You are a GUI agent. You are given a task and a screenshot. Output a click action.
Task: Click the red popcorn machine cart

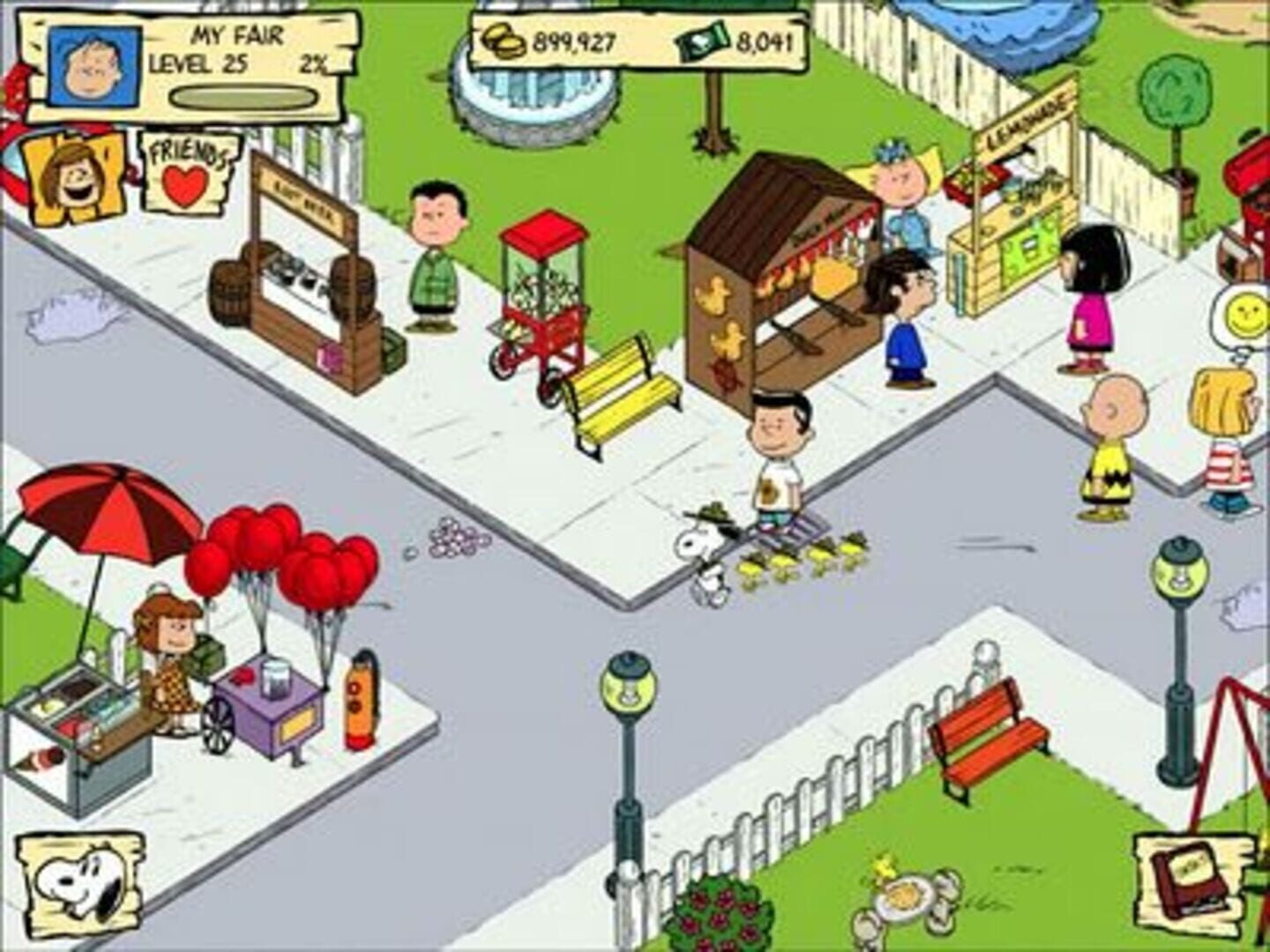tap(542, 291)
